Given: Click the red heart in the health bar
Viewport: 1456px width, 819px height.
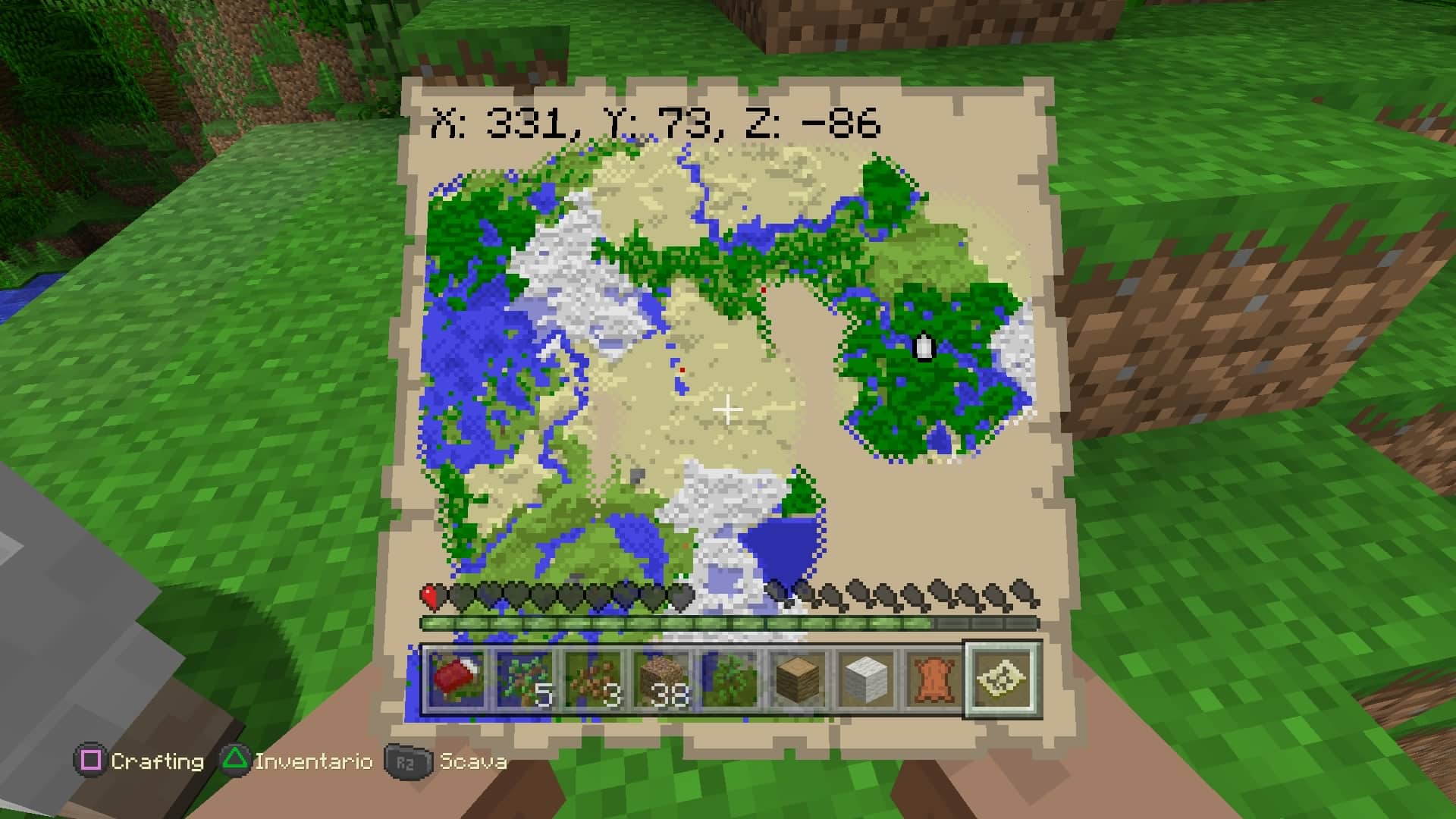Looking at the screenshot, I should (429, 593).
